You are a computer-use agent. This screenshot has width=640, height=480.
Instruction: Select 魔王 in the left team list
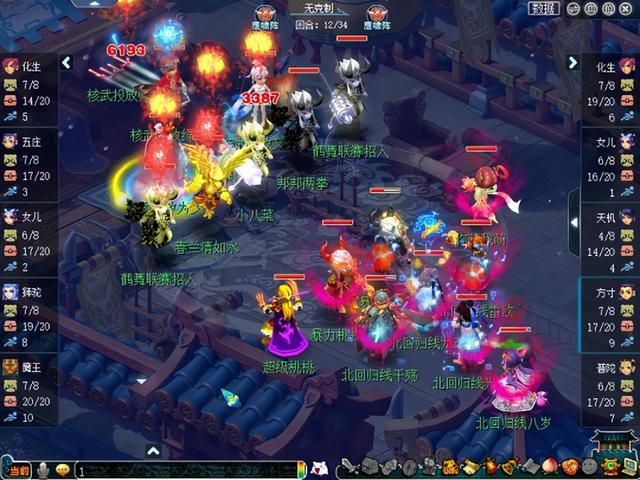tap(28, 383)
